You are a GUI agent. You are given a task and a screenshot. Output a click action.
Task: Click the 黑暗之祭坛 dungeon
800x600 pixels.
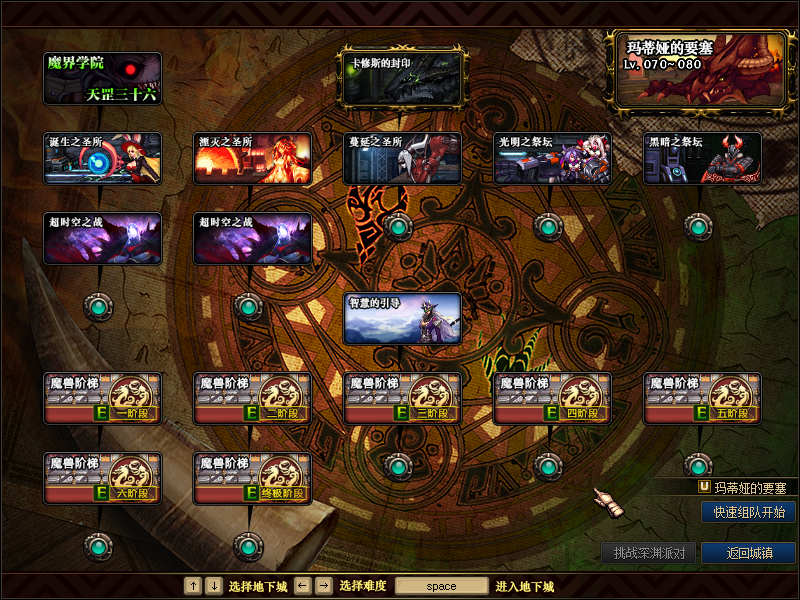point(702,158)
